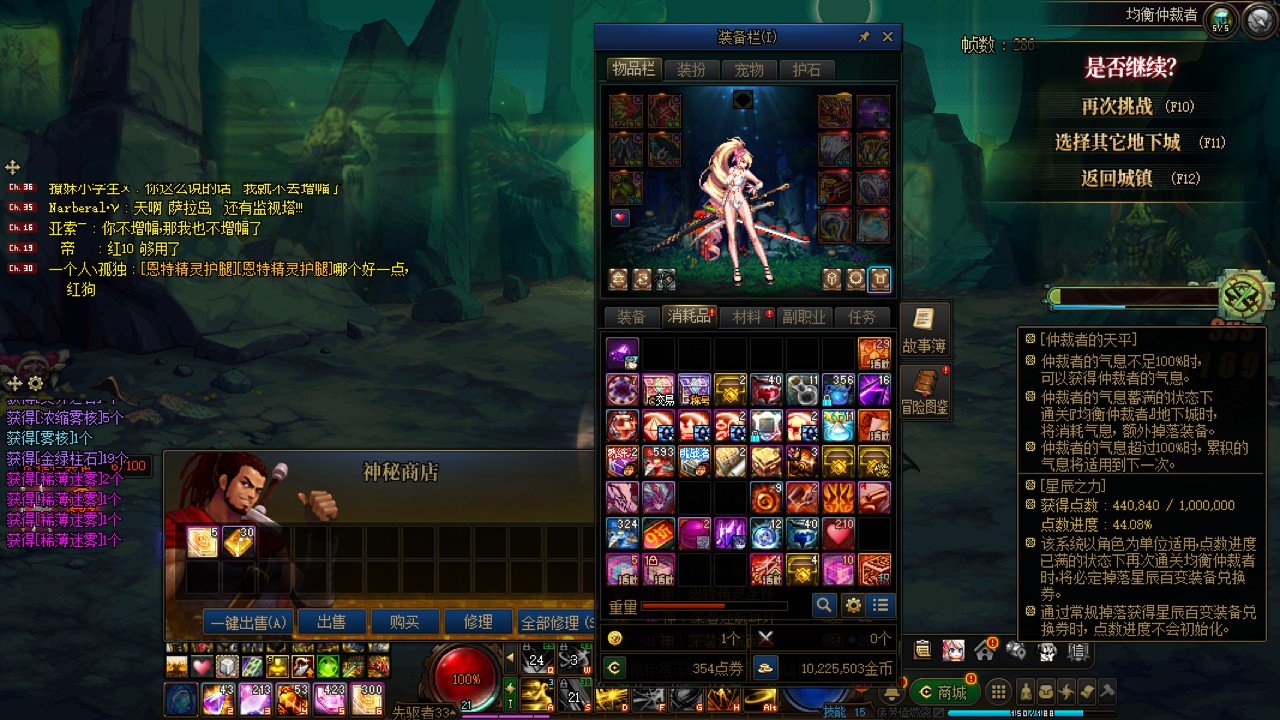Click the 一键出售 quick-sell button
Image resolution: width=1280 pixels, height=720 pixels.
coord(249,622)
